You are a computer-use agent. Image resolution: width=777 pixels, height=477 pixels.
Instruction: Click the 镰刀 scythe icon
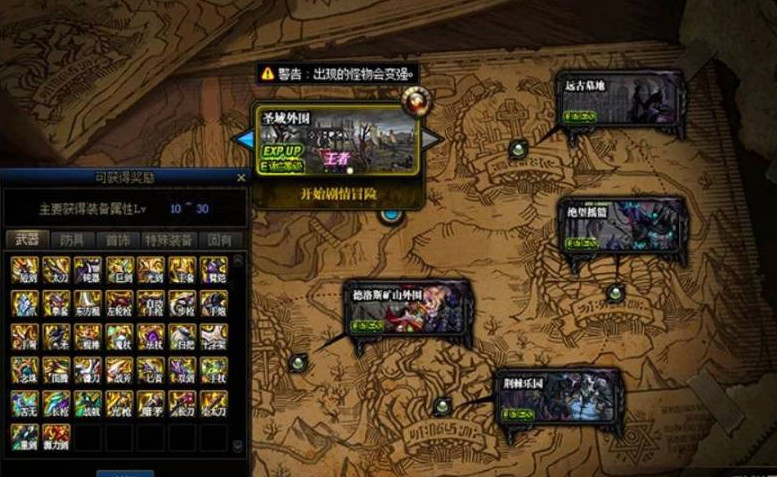click(x=89, y=370)
